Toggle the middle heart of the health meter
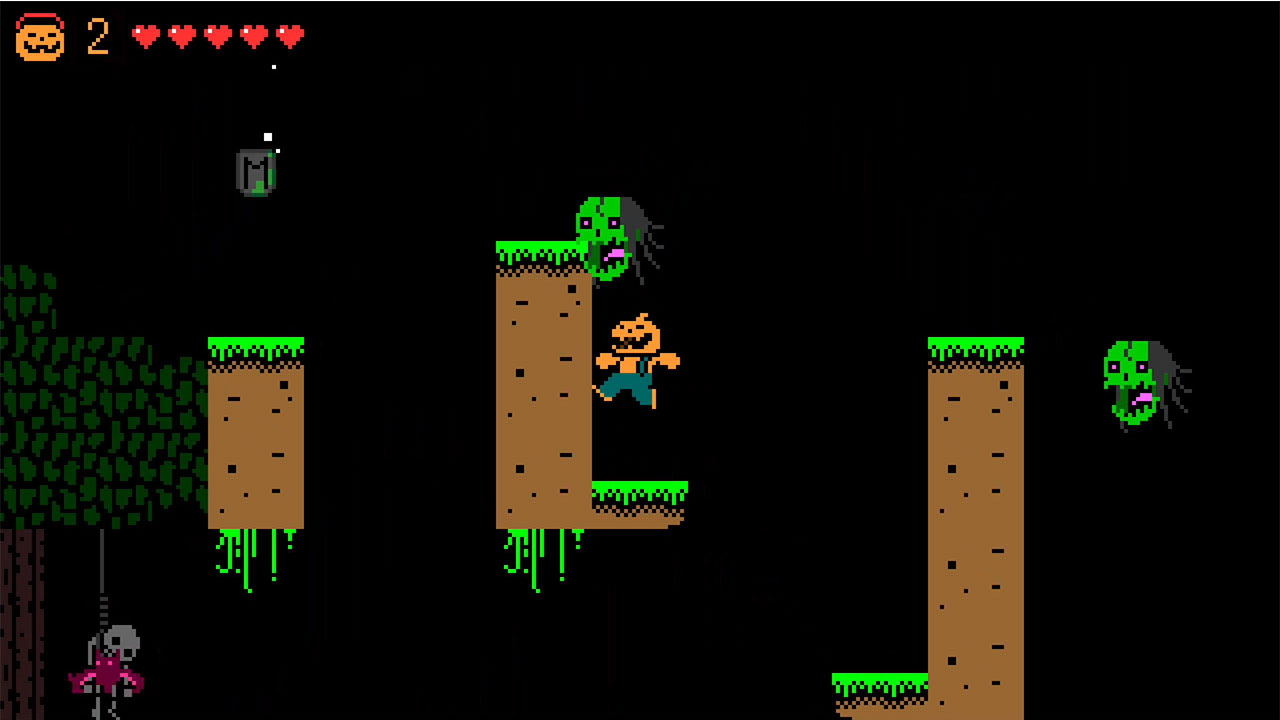This screenshot has width=1280, height=720. point(218,34)
